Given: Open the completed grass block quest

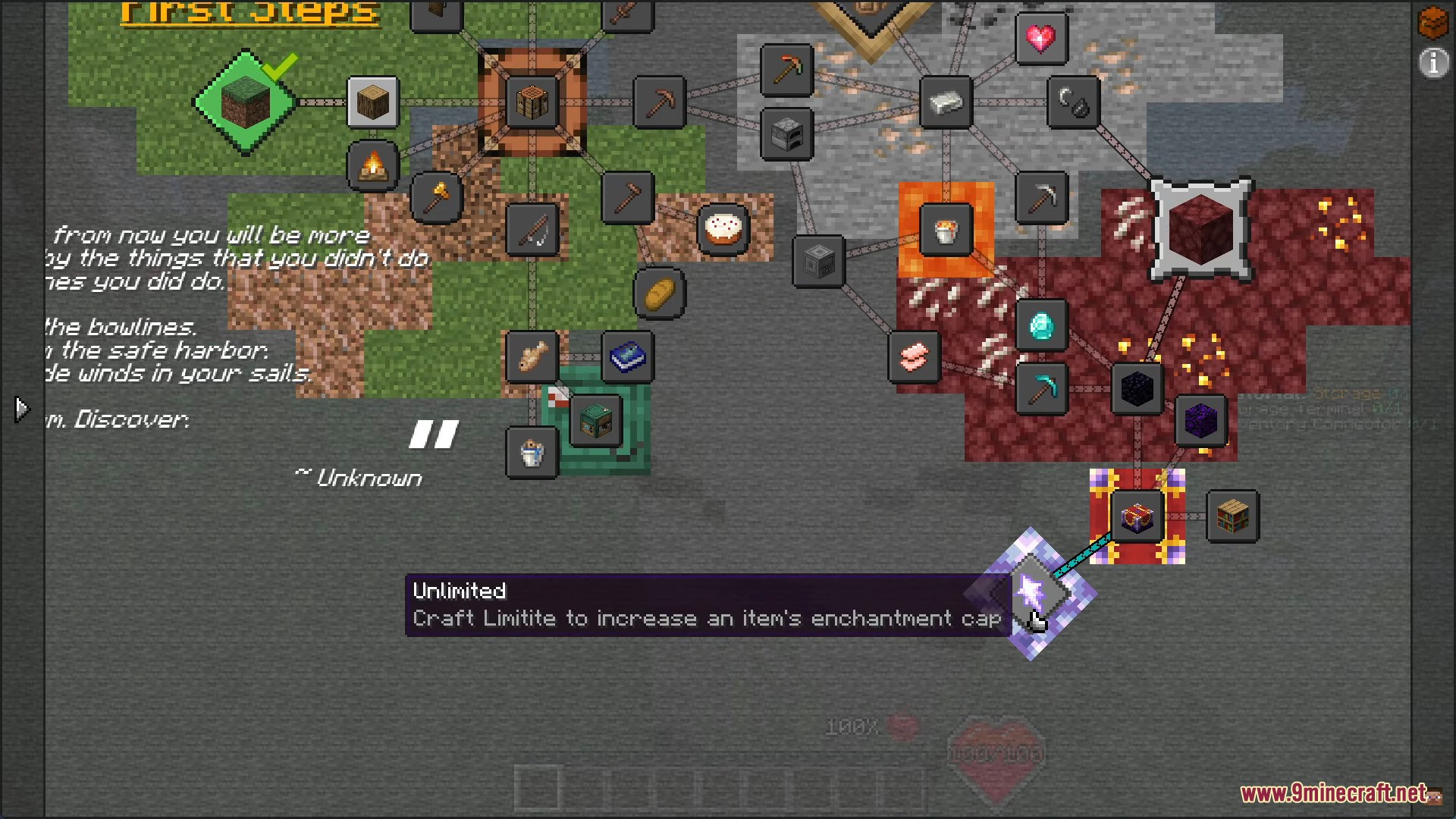Looking at the screenshot, I should (246, 103).
